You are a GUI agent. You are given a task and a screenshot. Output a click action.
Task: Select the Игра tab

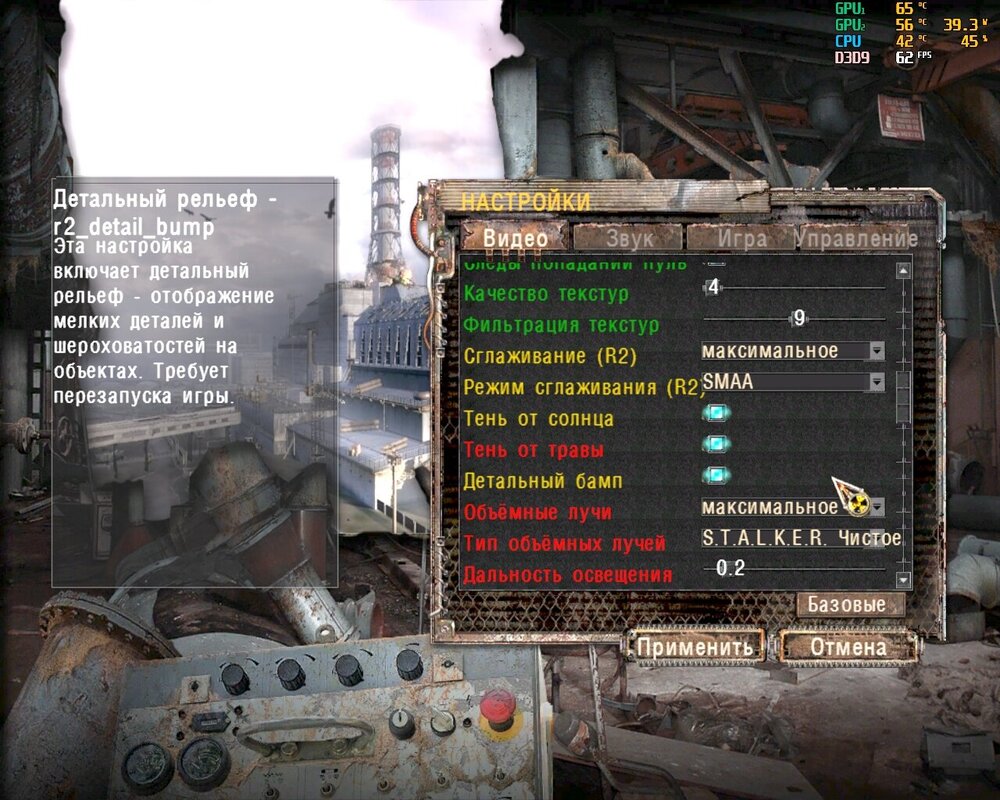742,238
